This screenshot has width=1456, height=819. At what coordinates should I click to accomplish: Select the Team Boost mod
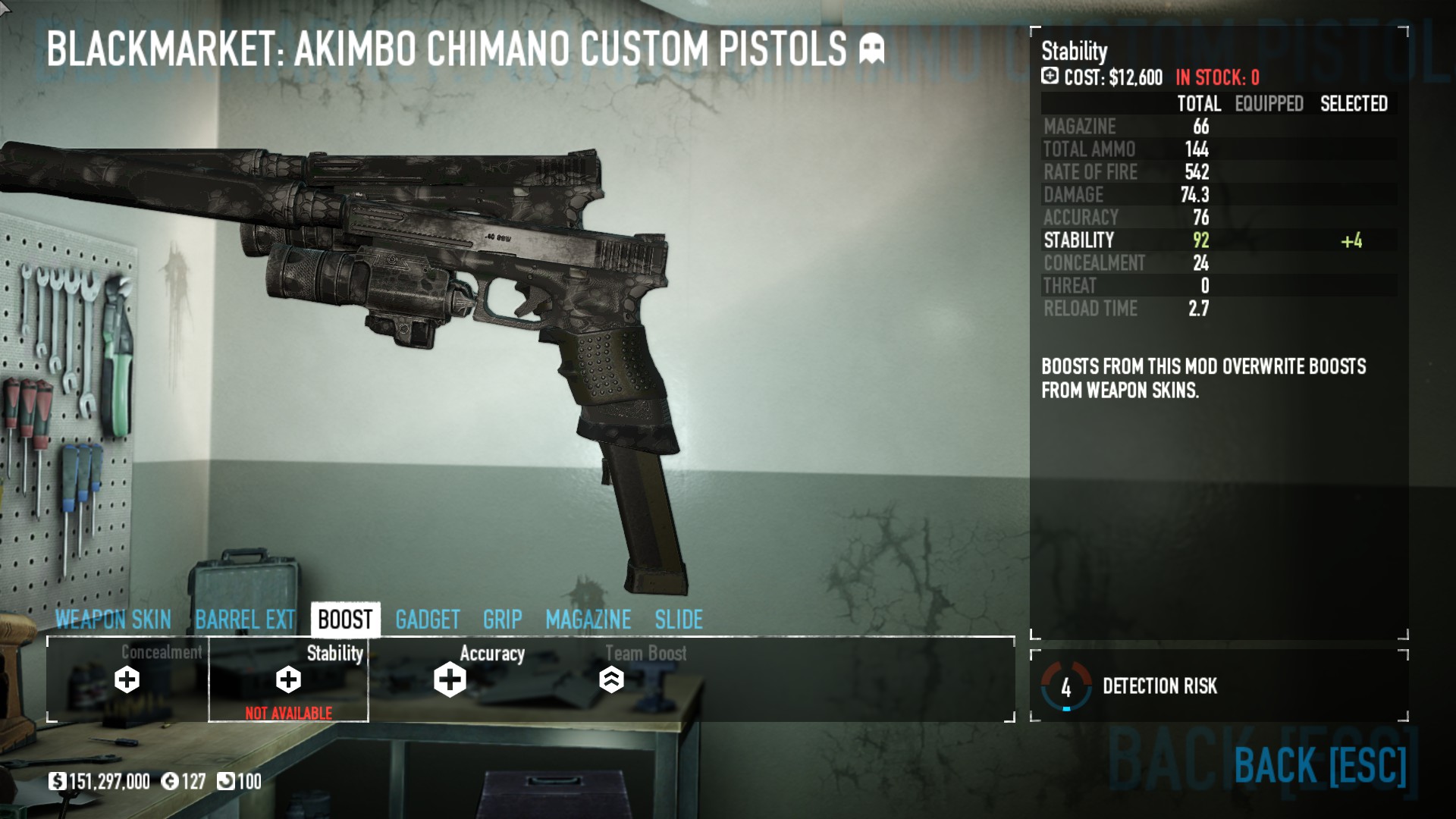point(611,679)
